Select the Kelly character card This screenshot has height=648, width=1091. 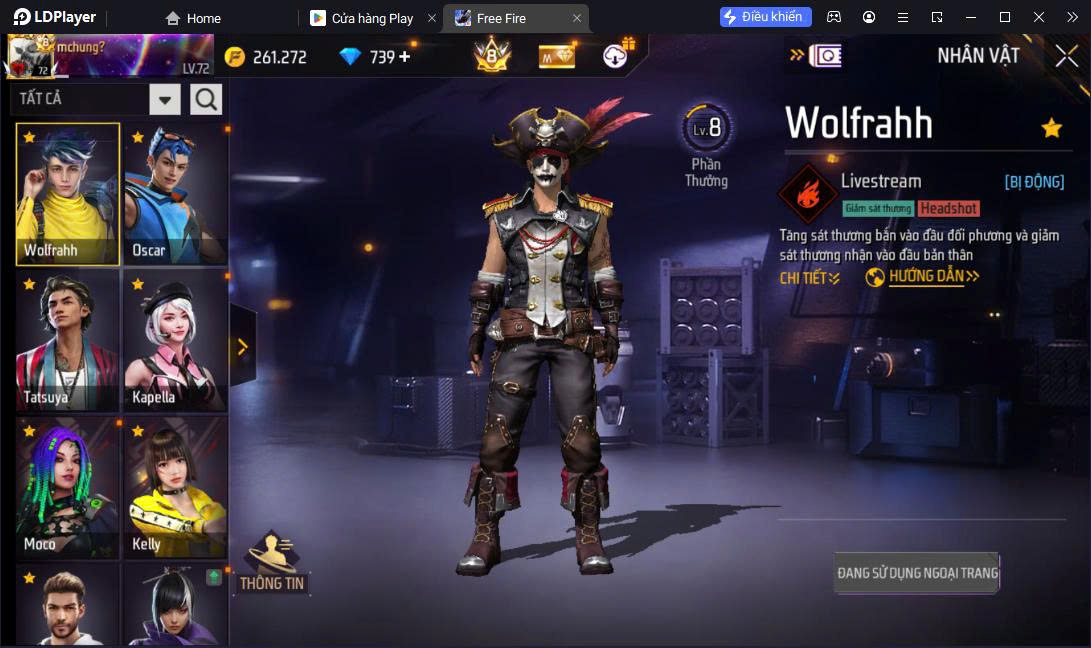[175, 488]
